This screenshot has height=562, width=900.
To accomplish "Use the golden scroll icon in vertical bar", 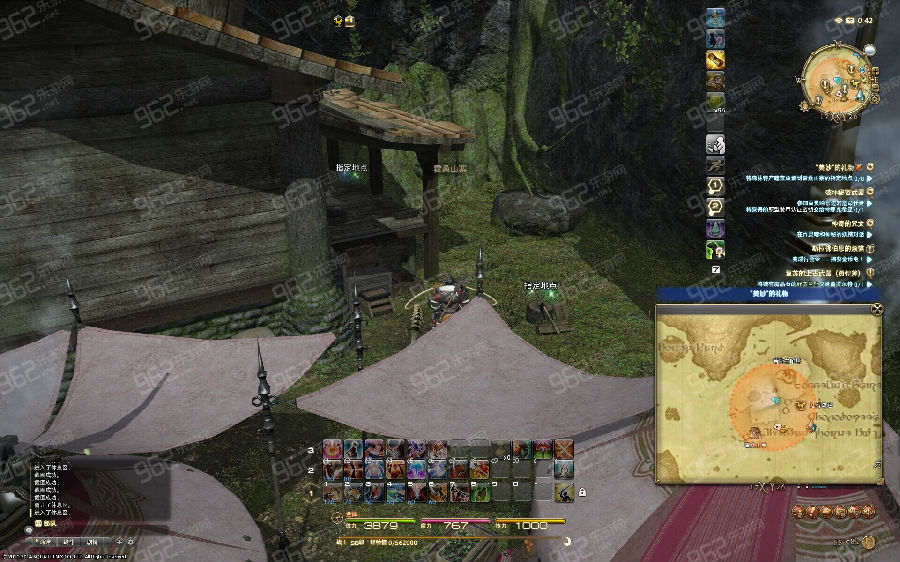I will click(x=715, y=59).
